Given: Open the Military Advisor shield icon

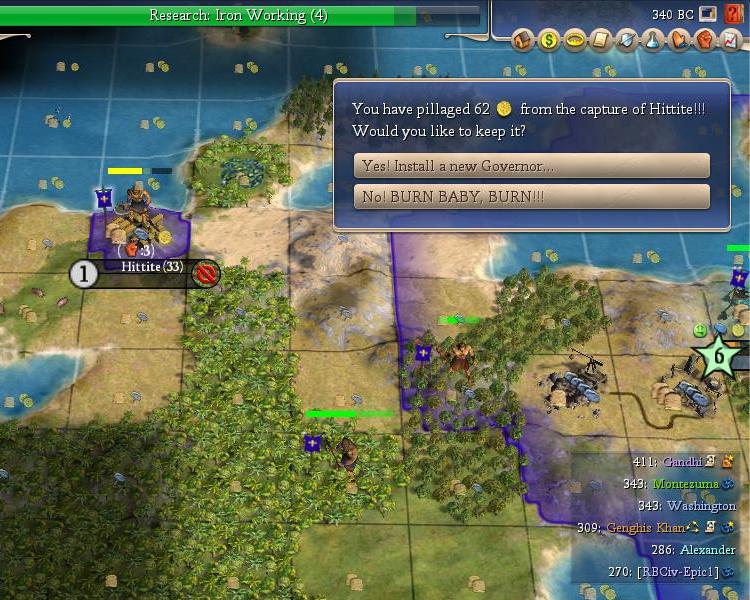Looking at the screenshot, I should pyautogui.click(x=626, y=41).
